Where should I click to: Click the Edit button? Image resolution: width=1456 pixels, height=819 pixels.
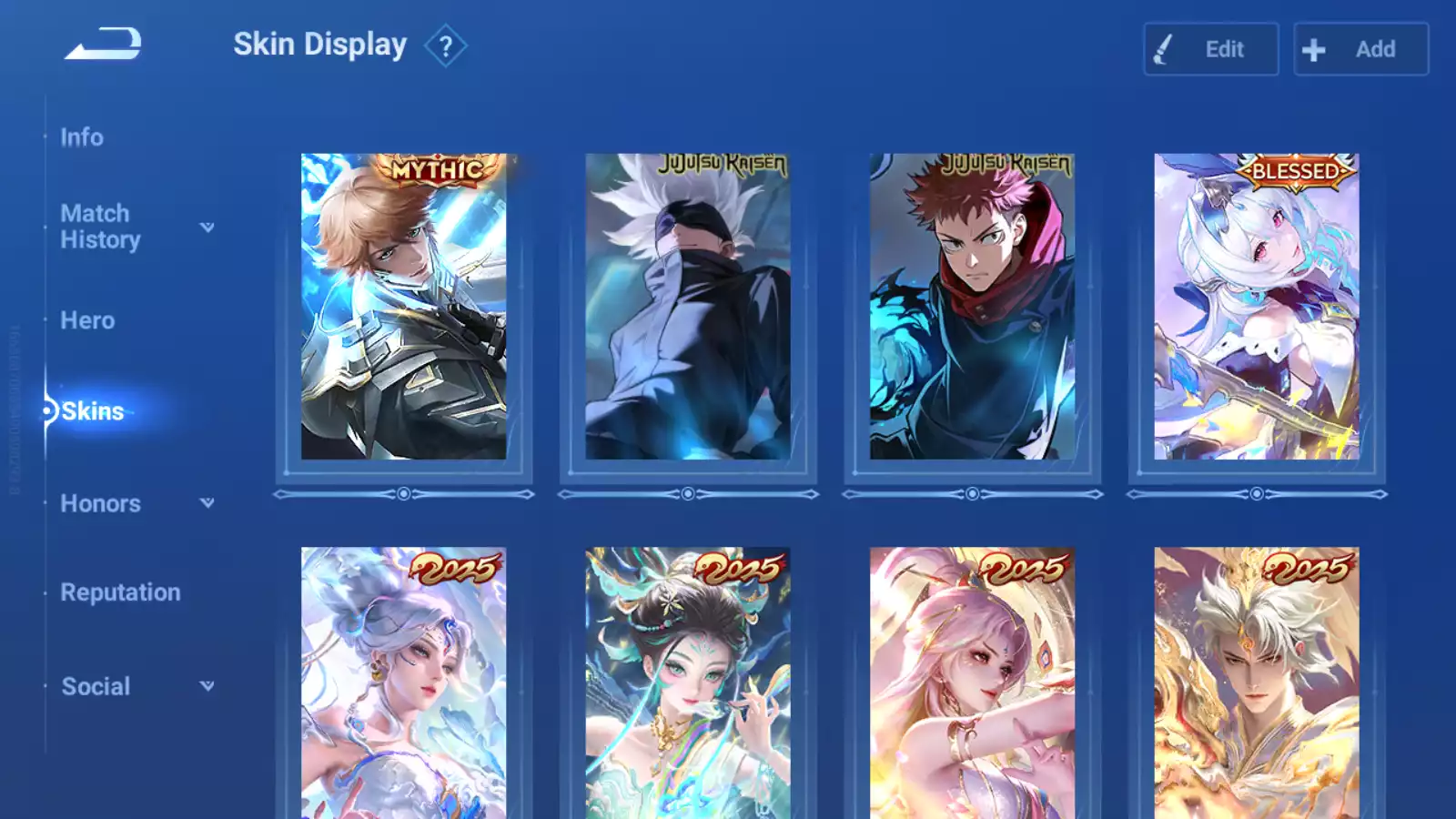pos(1210,49)
